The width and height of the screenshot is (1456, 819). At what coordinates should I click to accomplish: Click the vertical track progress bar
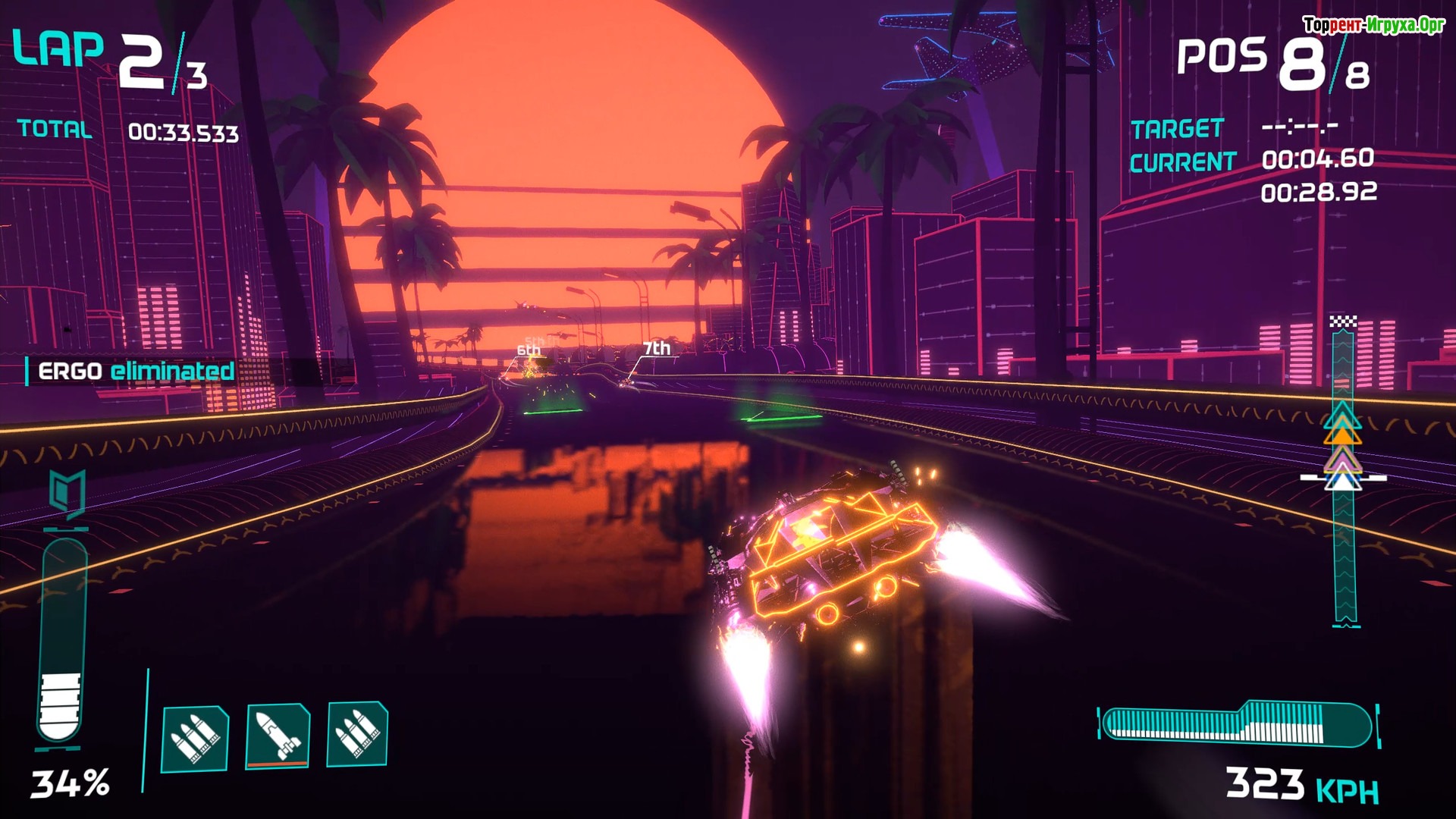click(1344, 474)
